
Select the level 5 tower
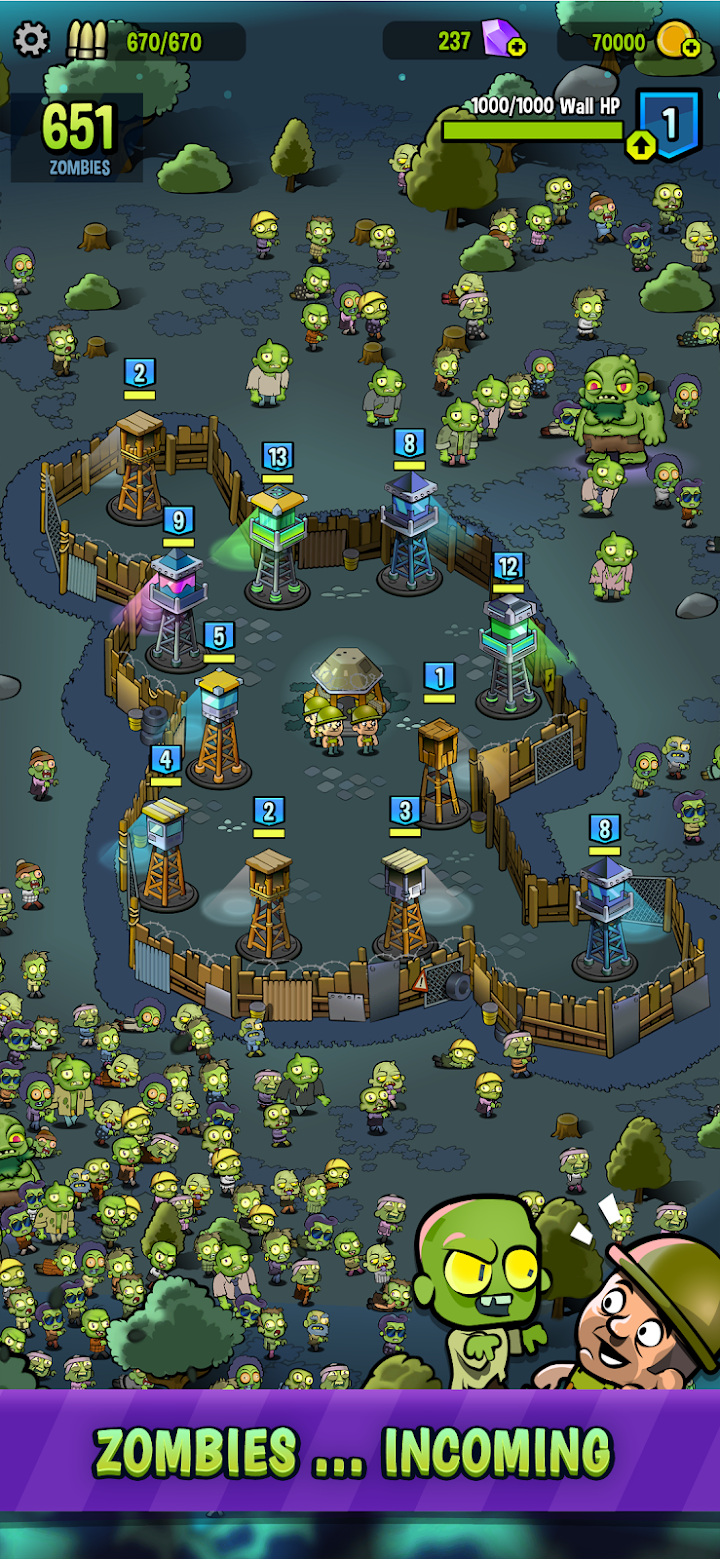point(219,720)
